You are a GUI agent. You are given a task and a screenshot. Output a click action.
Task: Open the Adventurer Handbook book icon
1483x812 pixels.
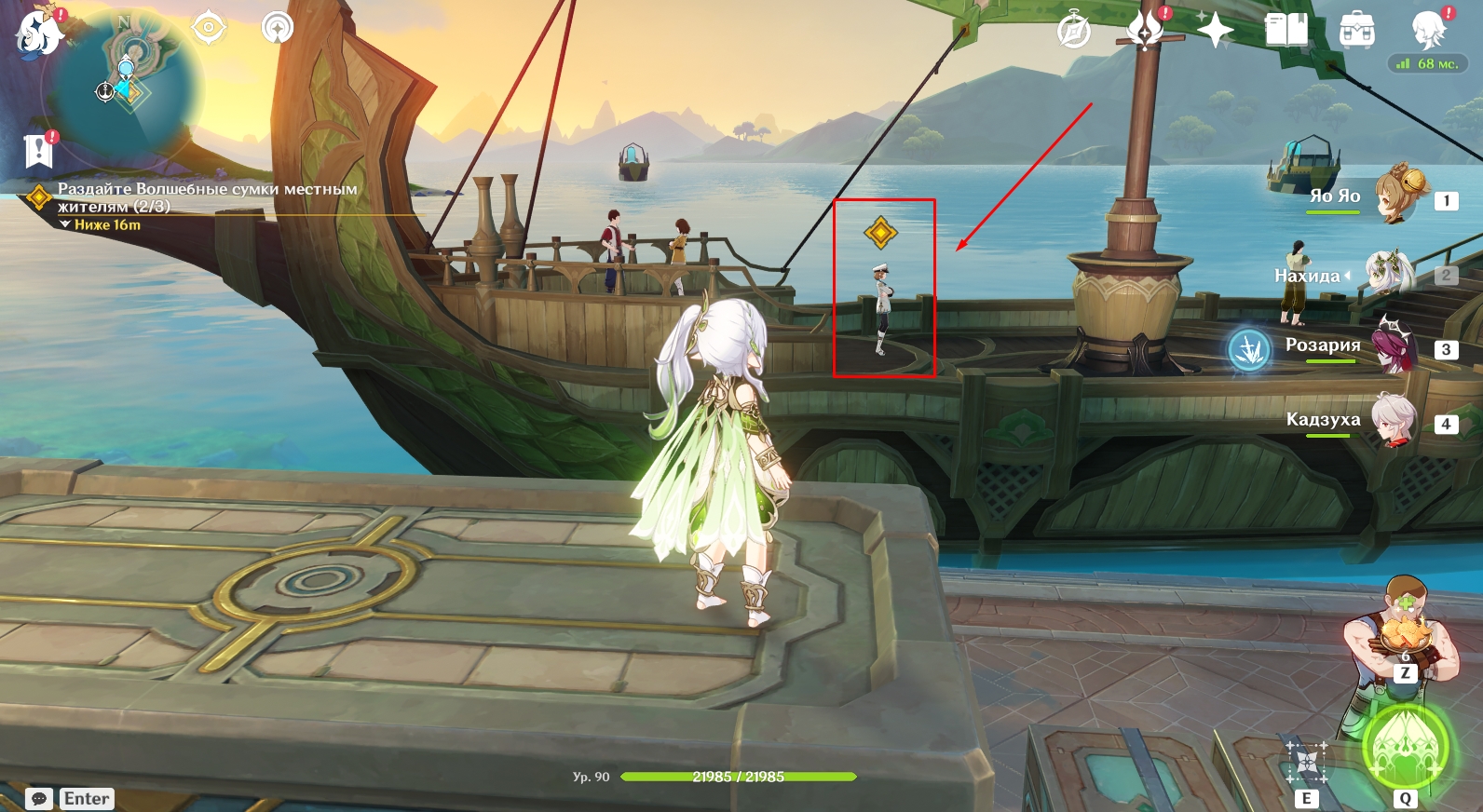click(x=1286, y=31)
